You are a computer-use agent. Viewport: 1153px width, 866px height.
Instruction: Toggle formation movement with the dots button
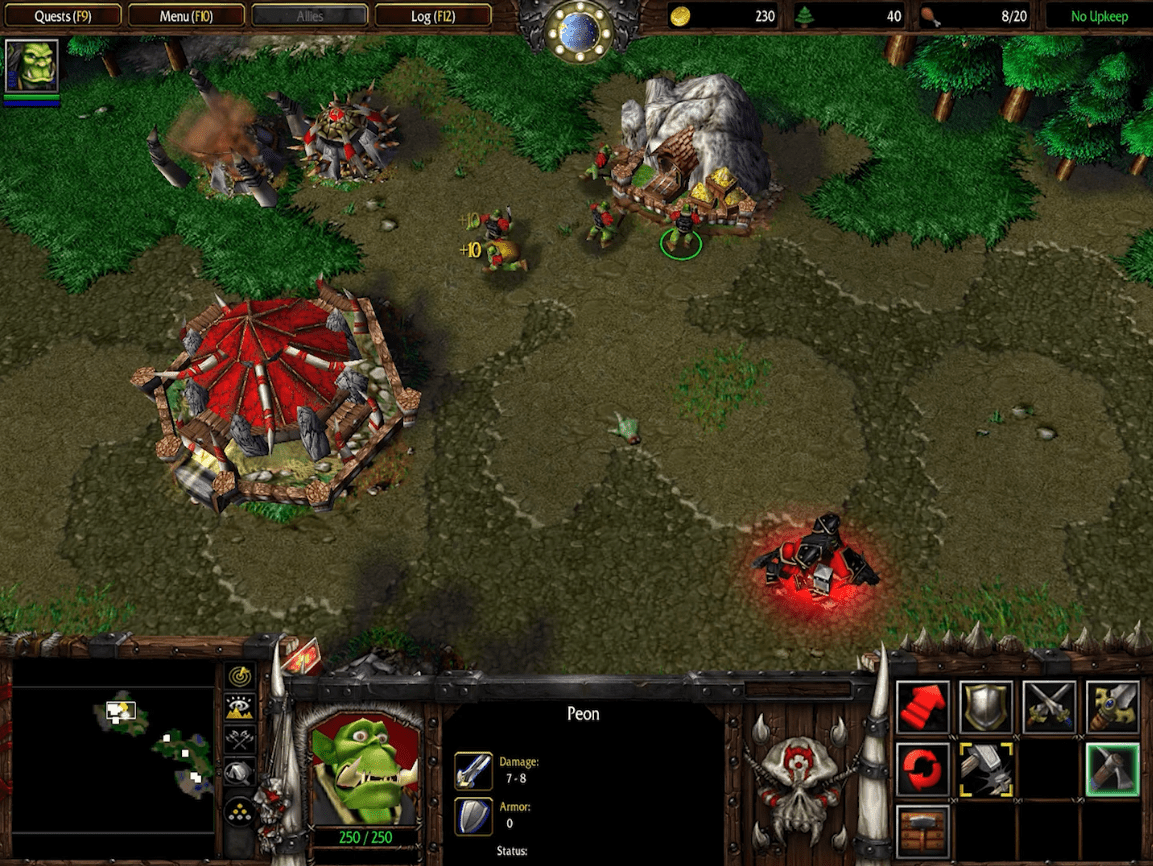pos(240,808)
